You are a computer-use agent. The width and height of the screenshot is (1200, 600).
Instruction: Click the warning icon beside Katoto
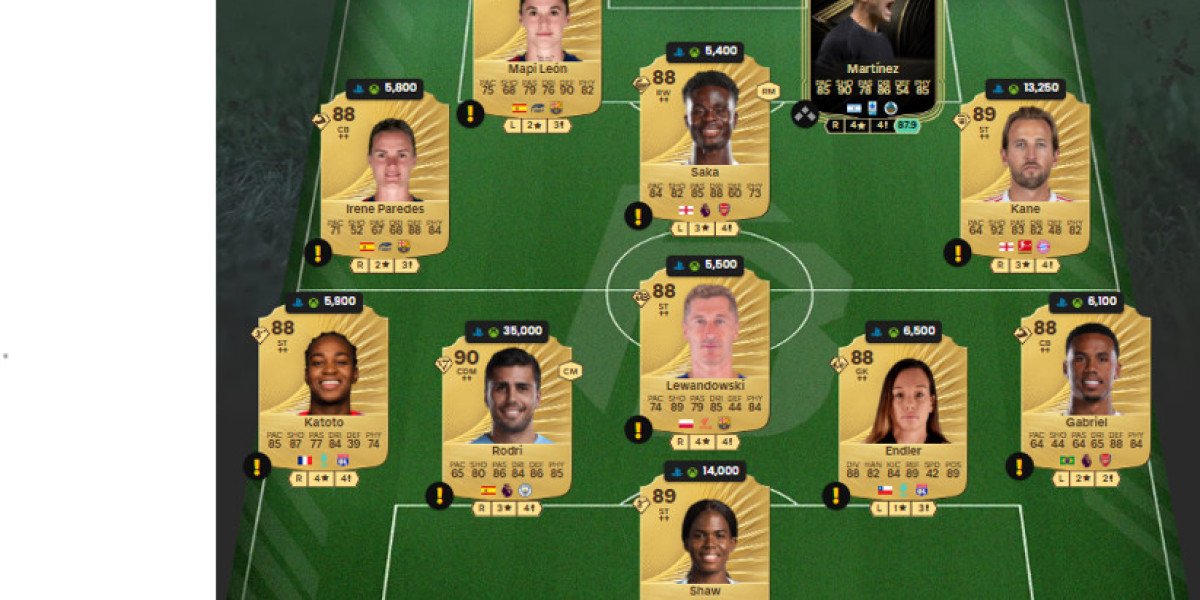click(257, 465)
